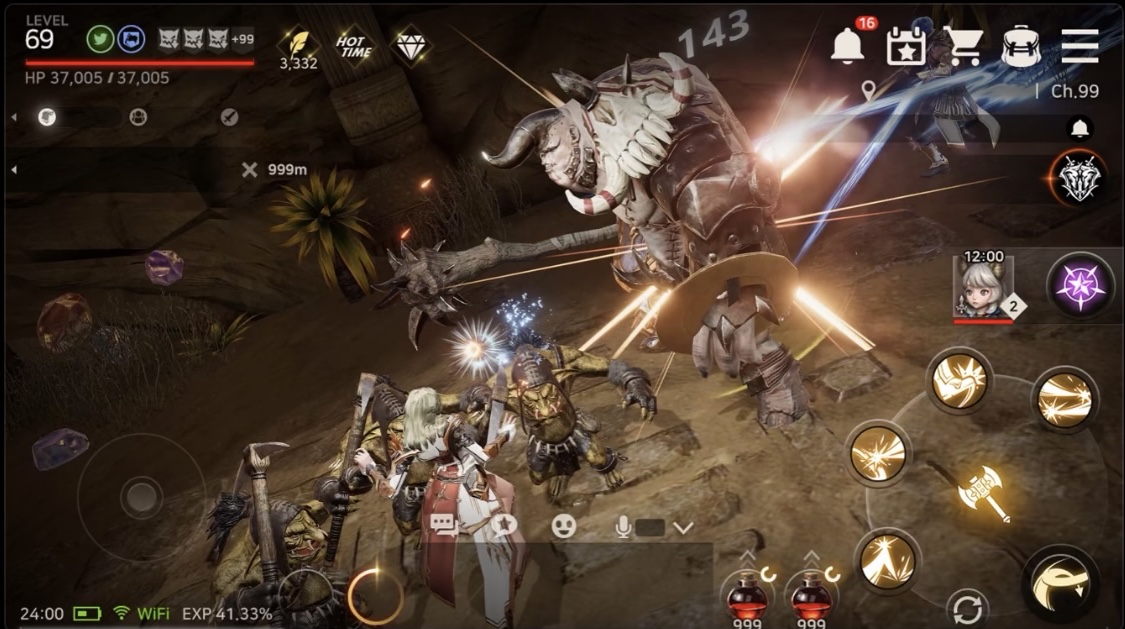1125x629 pixels.
Task: Open the Hot Time event icon
Action: [x=354, y=46]
